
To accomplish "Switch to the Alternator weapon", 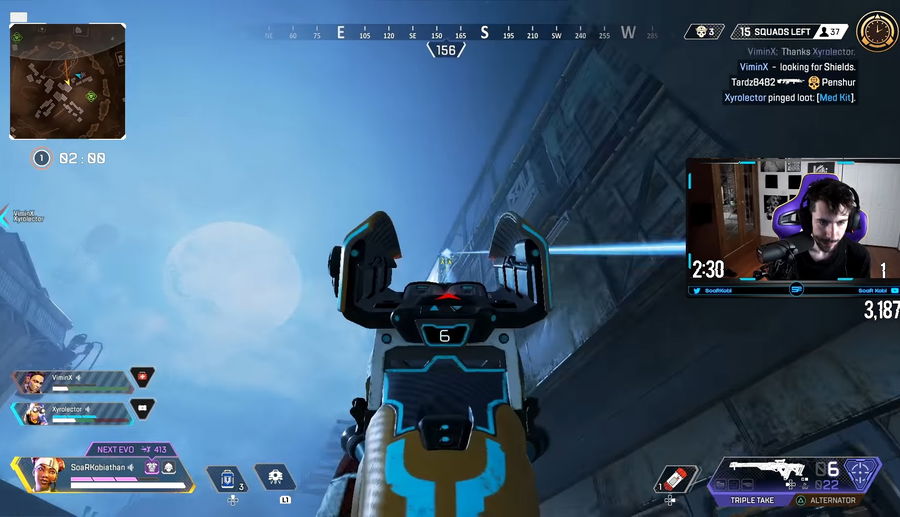I will pos(832,499).
